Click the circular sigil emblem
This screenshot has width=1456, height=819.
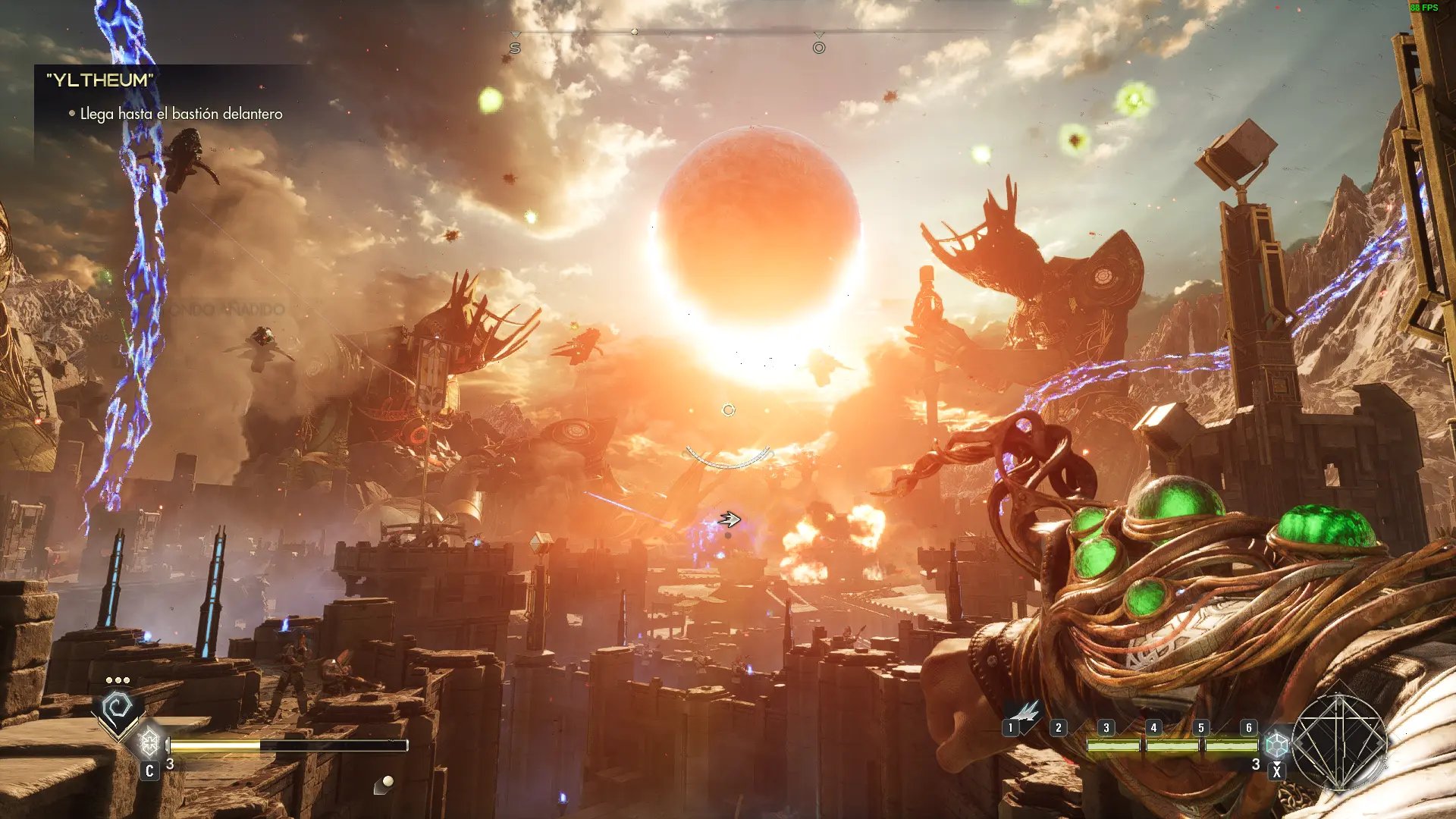coord(1340,742)
